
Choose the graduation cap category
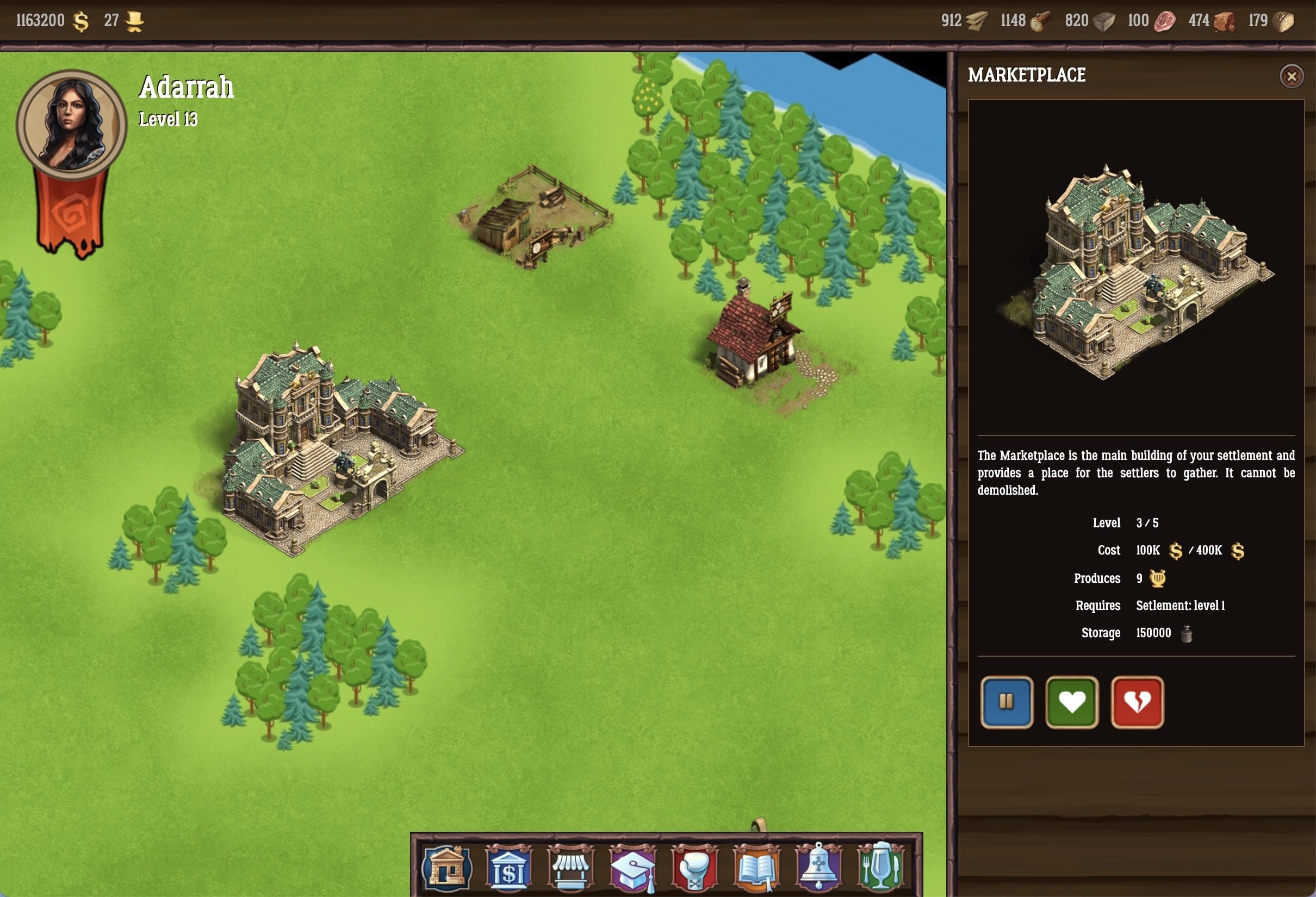click(632, 867)
